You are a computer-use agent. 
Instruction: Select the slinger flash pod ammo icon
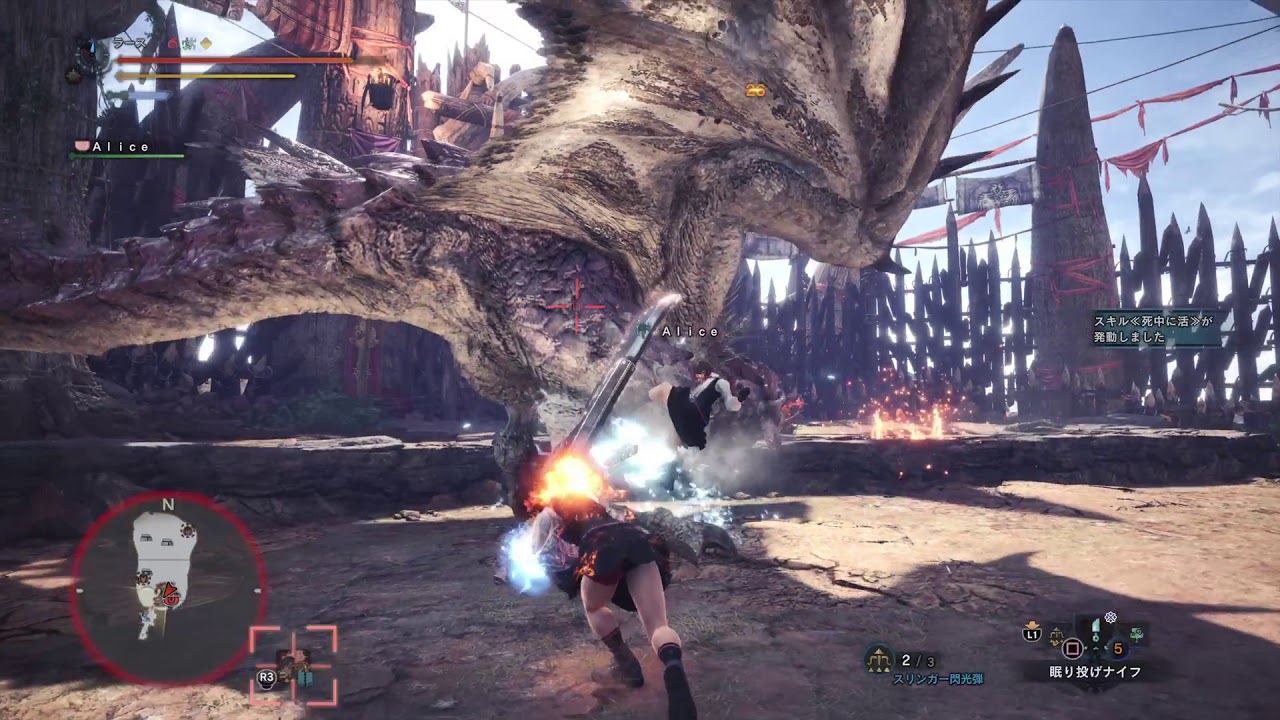(x=880, y=659)
